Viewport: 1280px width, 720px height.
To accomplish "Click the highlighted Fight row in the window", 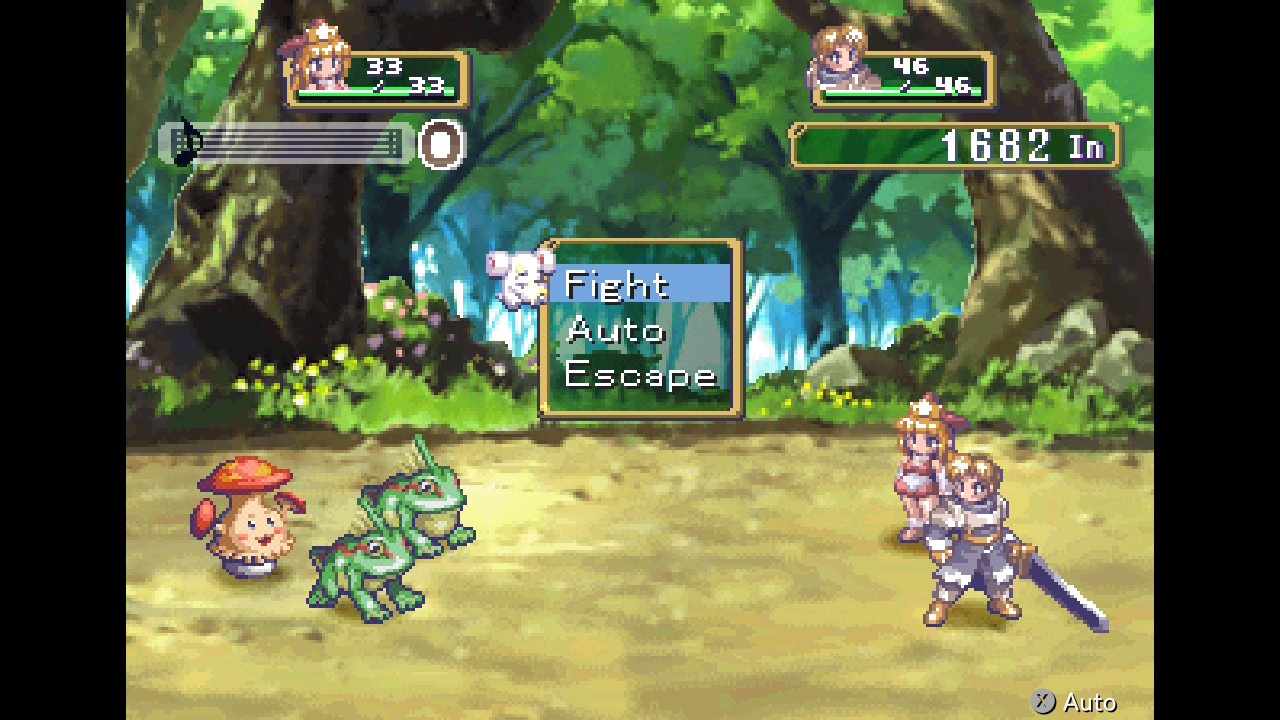I will [x=640, y=284].
